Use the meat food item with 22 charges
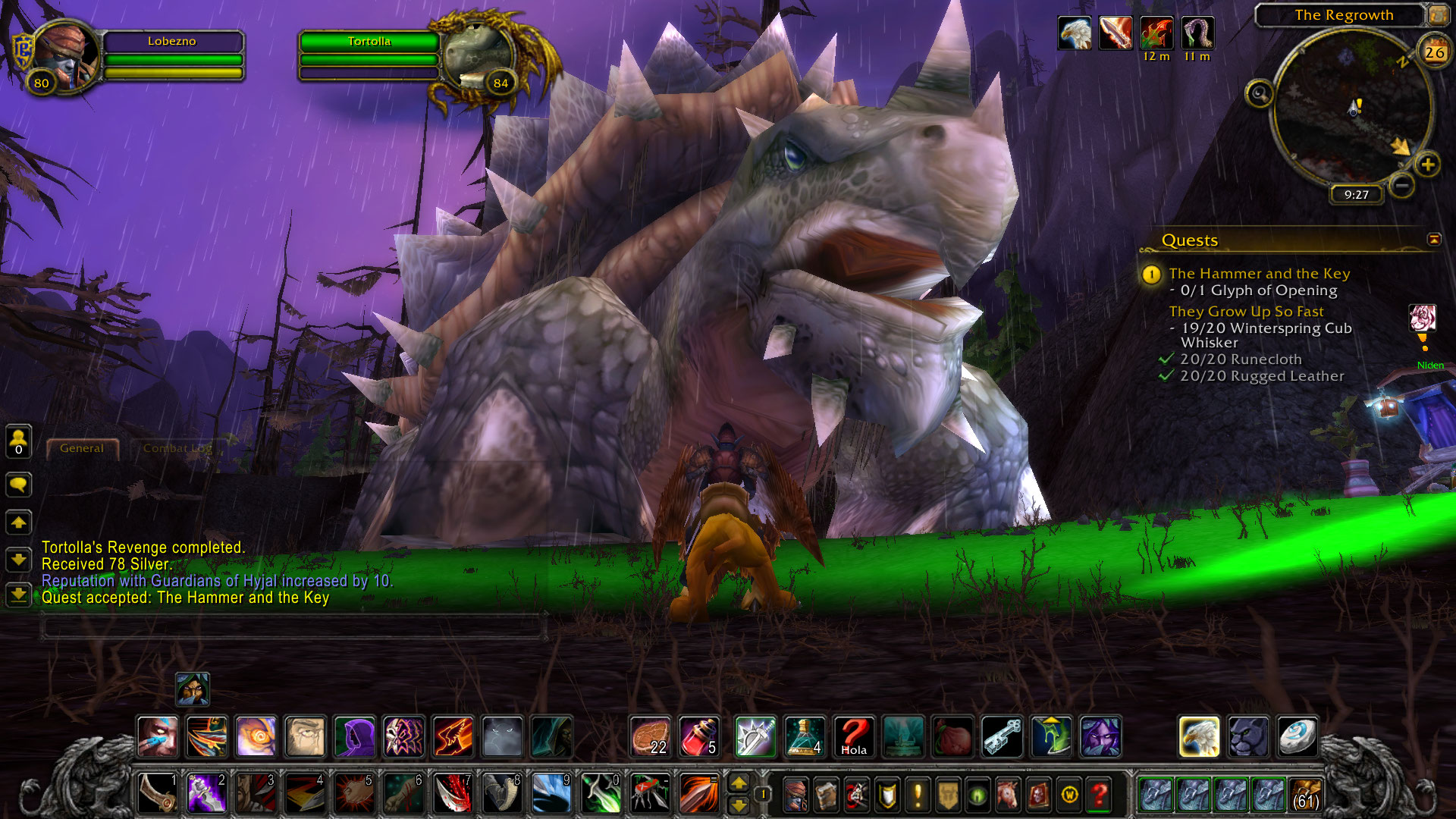The image size is (1456, 819). pyautogui.click(x=650, y=736)
